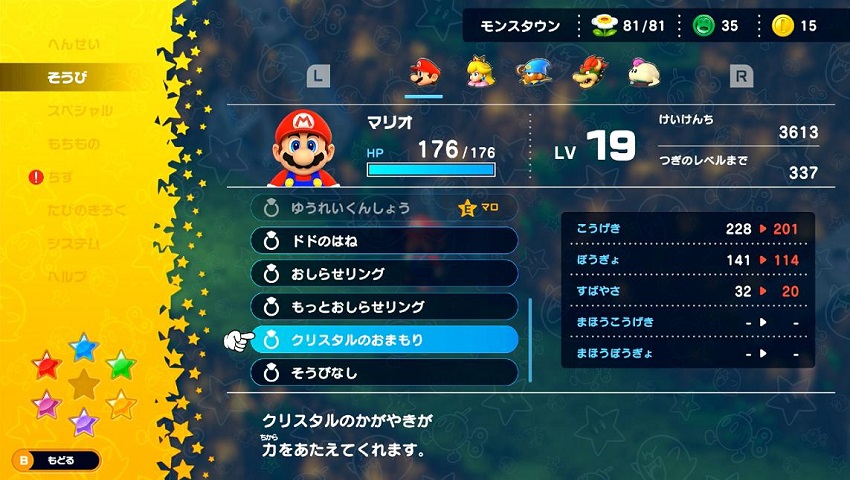
Task: Open the もちもの menu entry
Action: pyautogui.click(x=74, y=144)
